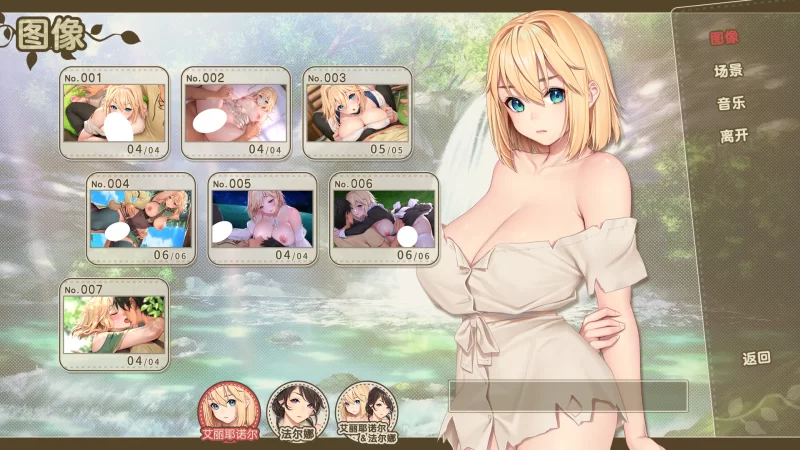
Task: View gallery thumbnail No.007
Action: click(113, 324)
